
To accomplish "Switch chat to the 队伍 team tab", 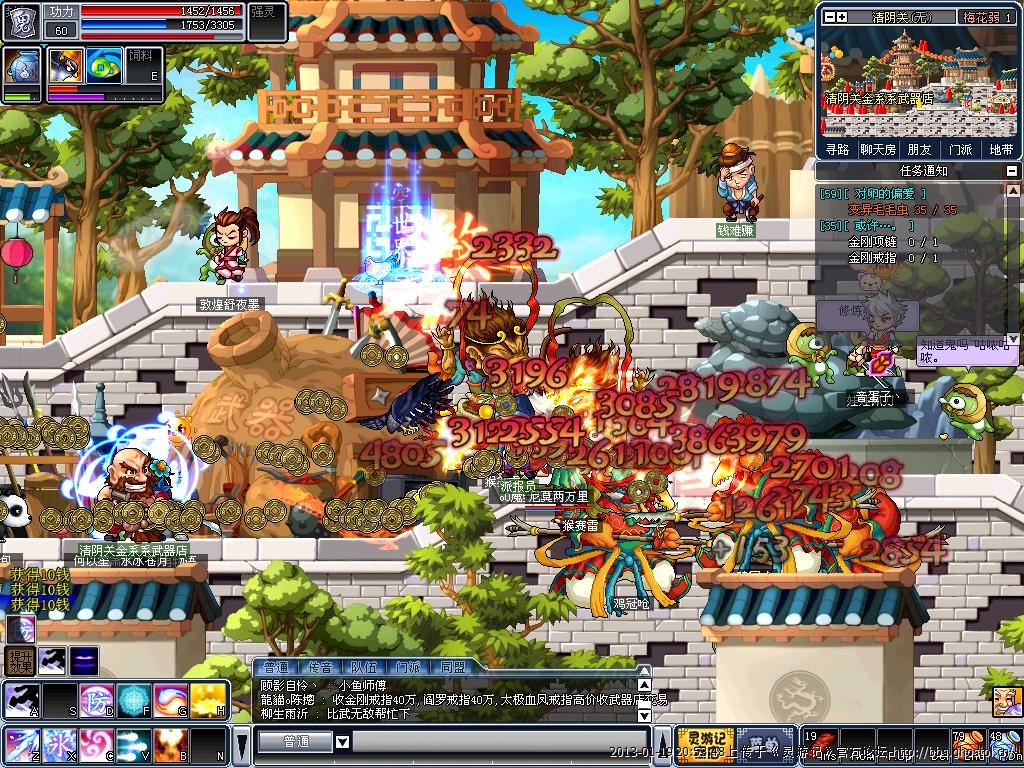I will (363, 667).
